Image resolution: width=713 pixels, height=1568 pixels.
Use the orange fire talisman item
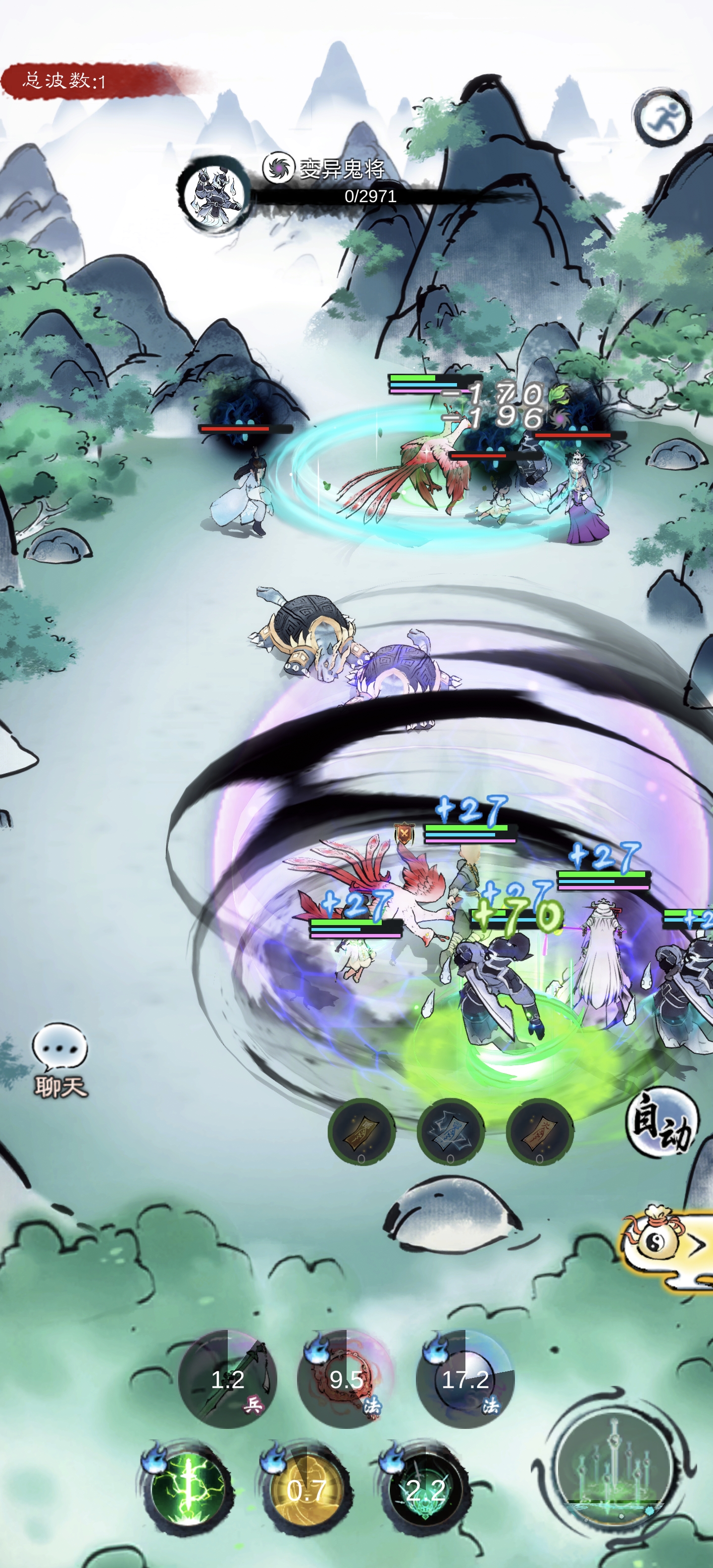pos(539,1131)
